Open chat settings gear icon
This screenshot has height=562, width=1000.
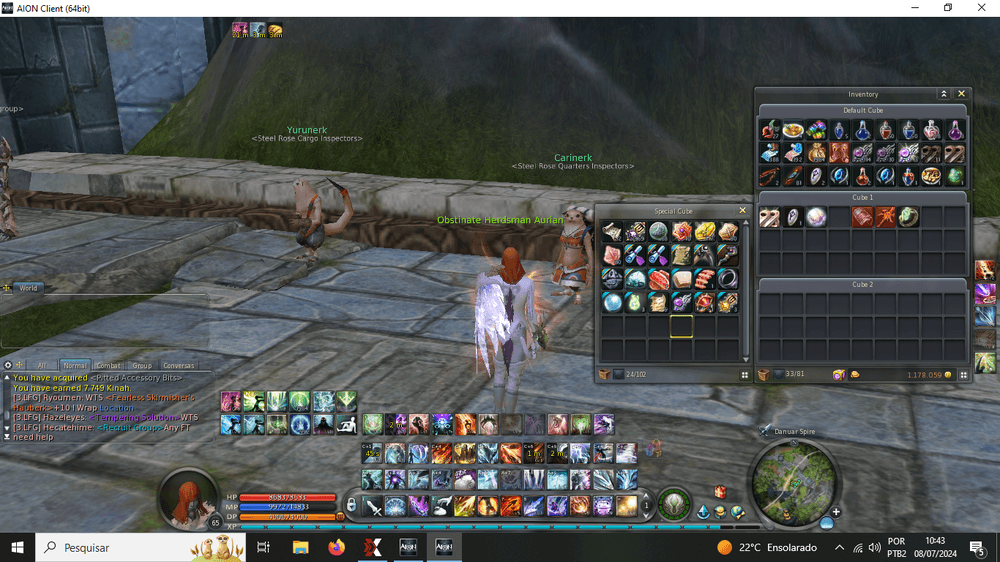(7, 366)
